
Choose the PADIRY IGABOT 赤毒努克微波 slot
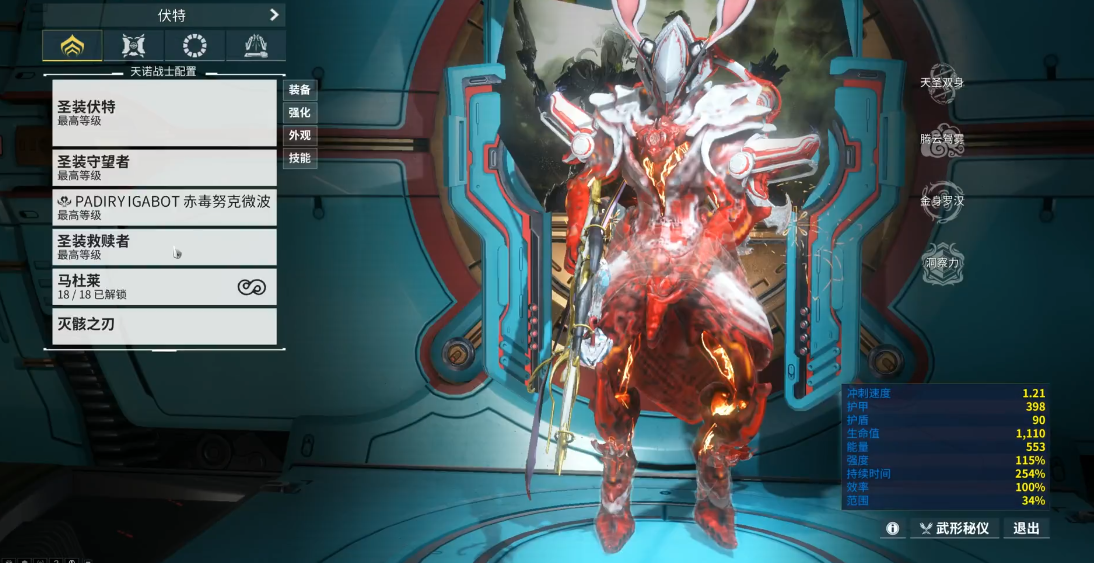(164, 207)
